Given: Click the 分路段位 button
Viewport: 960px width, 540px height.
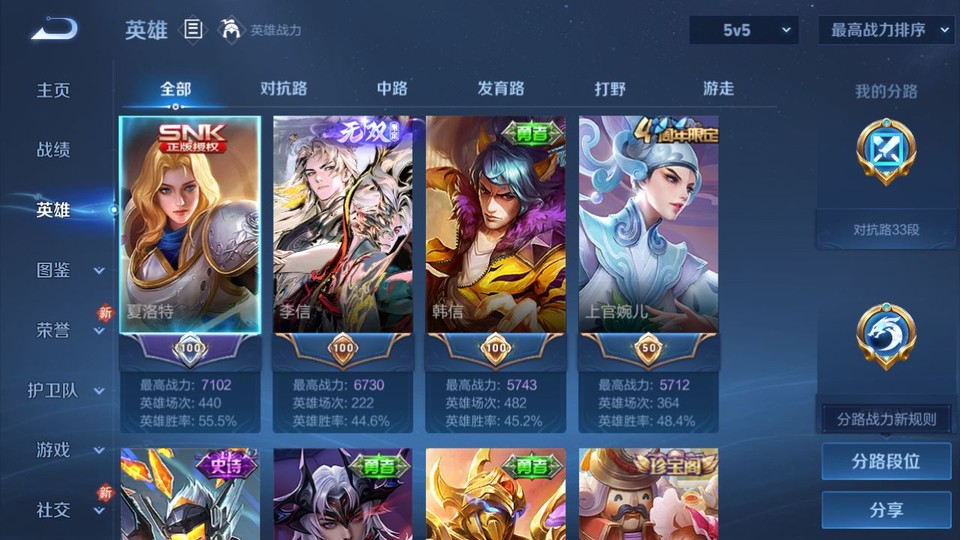Looking at the screenshot, I should [886, 462].
